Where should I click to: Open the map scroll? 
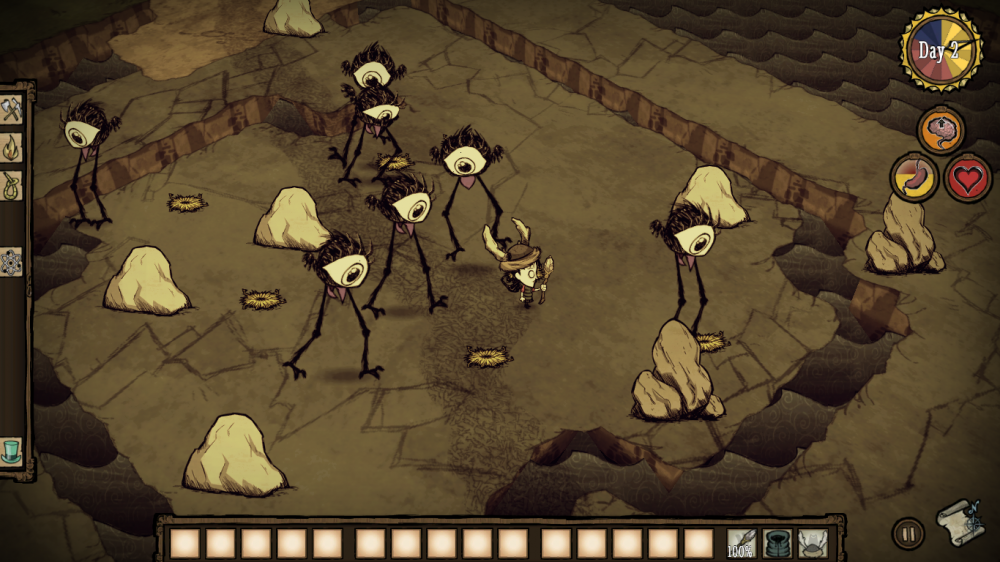[x=958, y=521]
